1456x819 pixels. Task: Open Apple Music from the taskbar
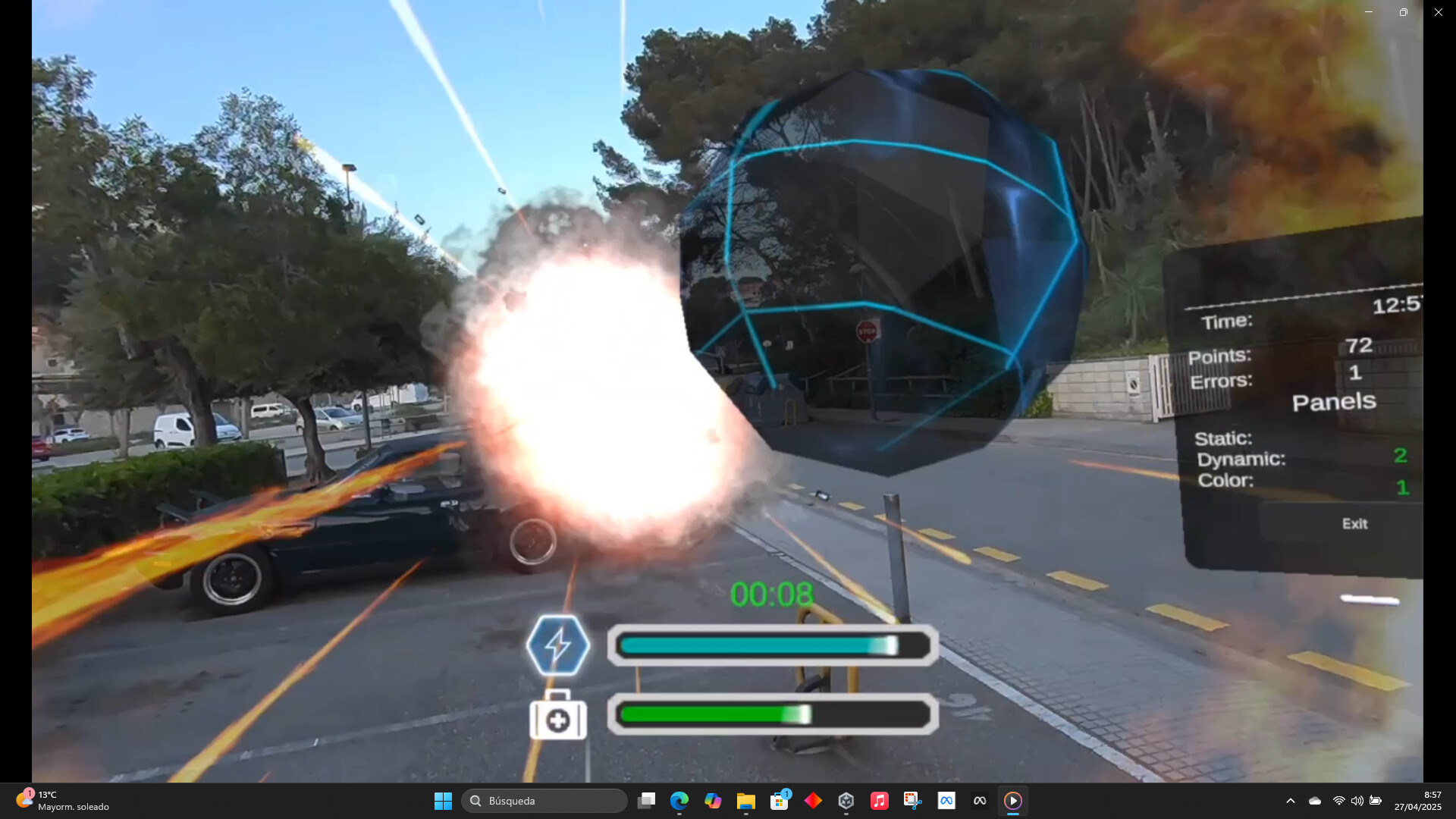pos(880,800)
